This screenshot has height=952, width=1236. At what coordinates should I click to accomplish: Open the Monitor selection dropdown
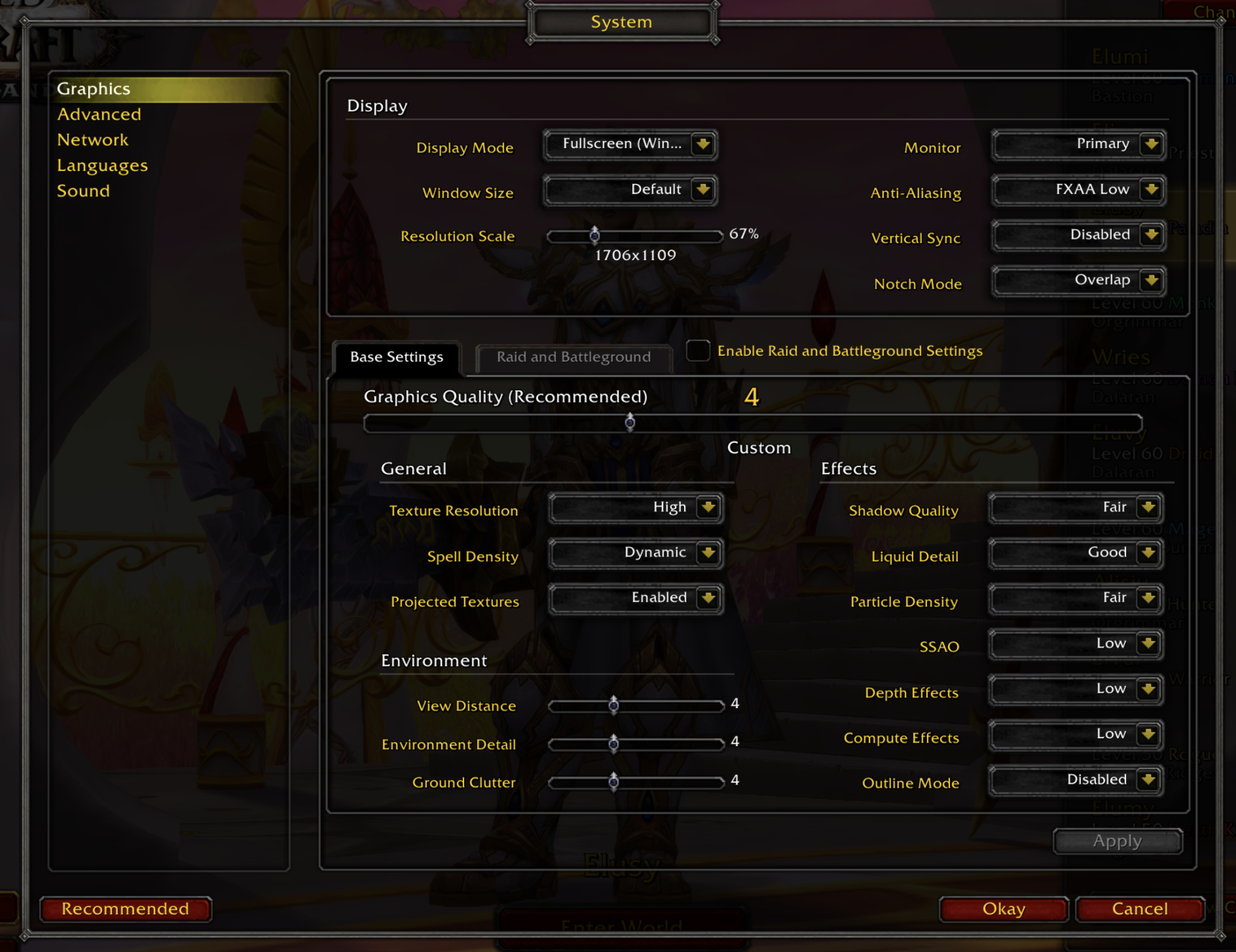[x=1151, y=145]
